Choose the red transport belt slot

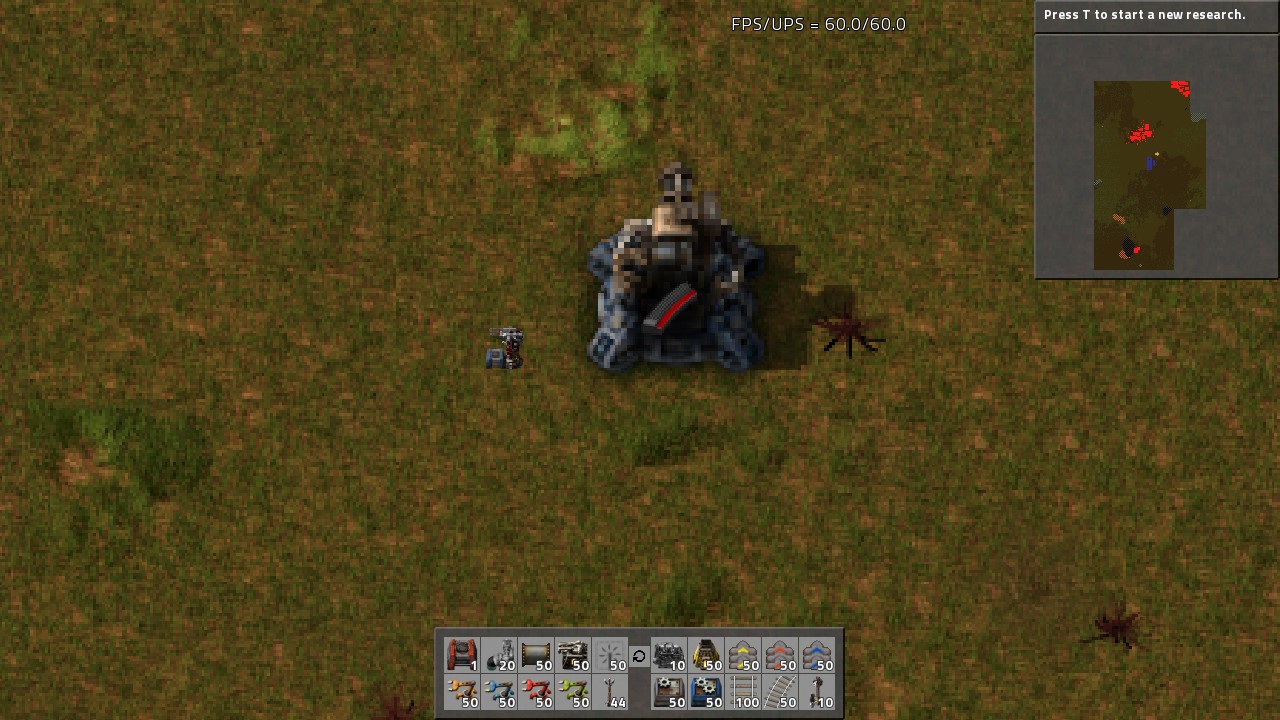coord(780,655)
